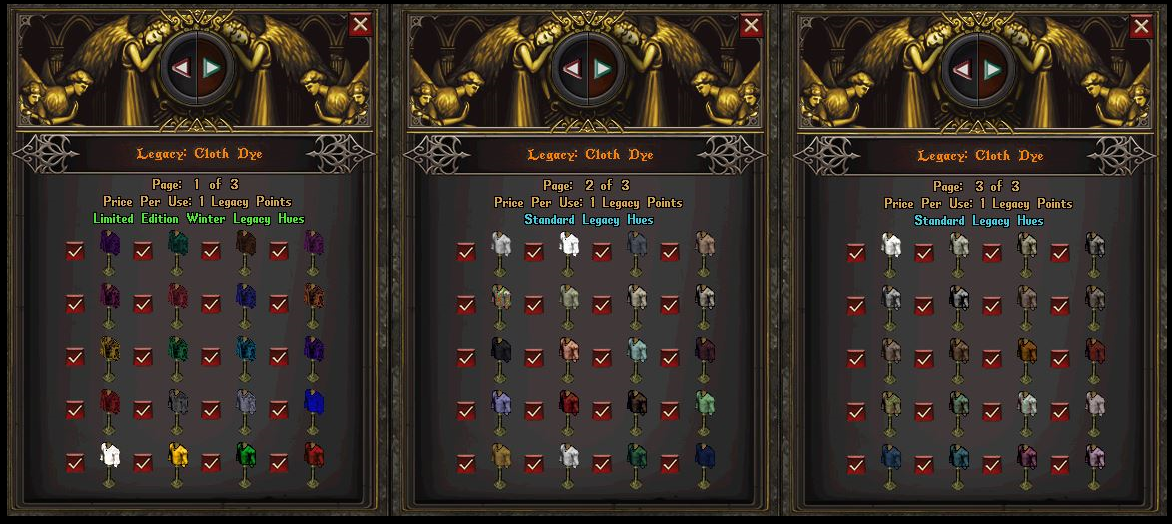Uncheck the navy blue dye on page 2
This screenshot has width=1172, height=524.
click(x=669, y=462)
